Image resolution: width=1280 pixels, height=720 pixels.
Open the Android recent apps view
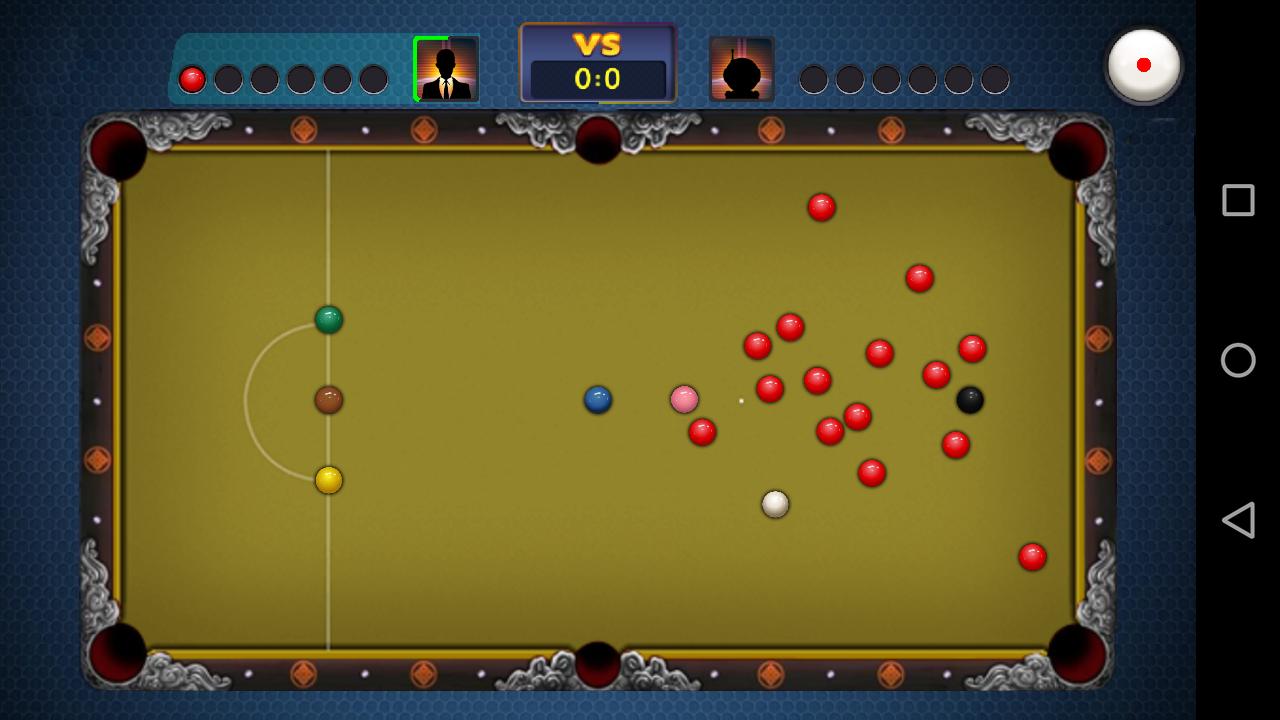pos(1237,200)
